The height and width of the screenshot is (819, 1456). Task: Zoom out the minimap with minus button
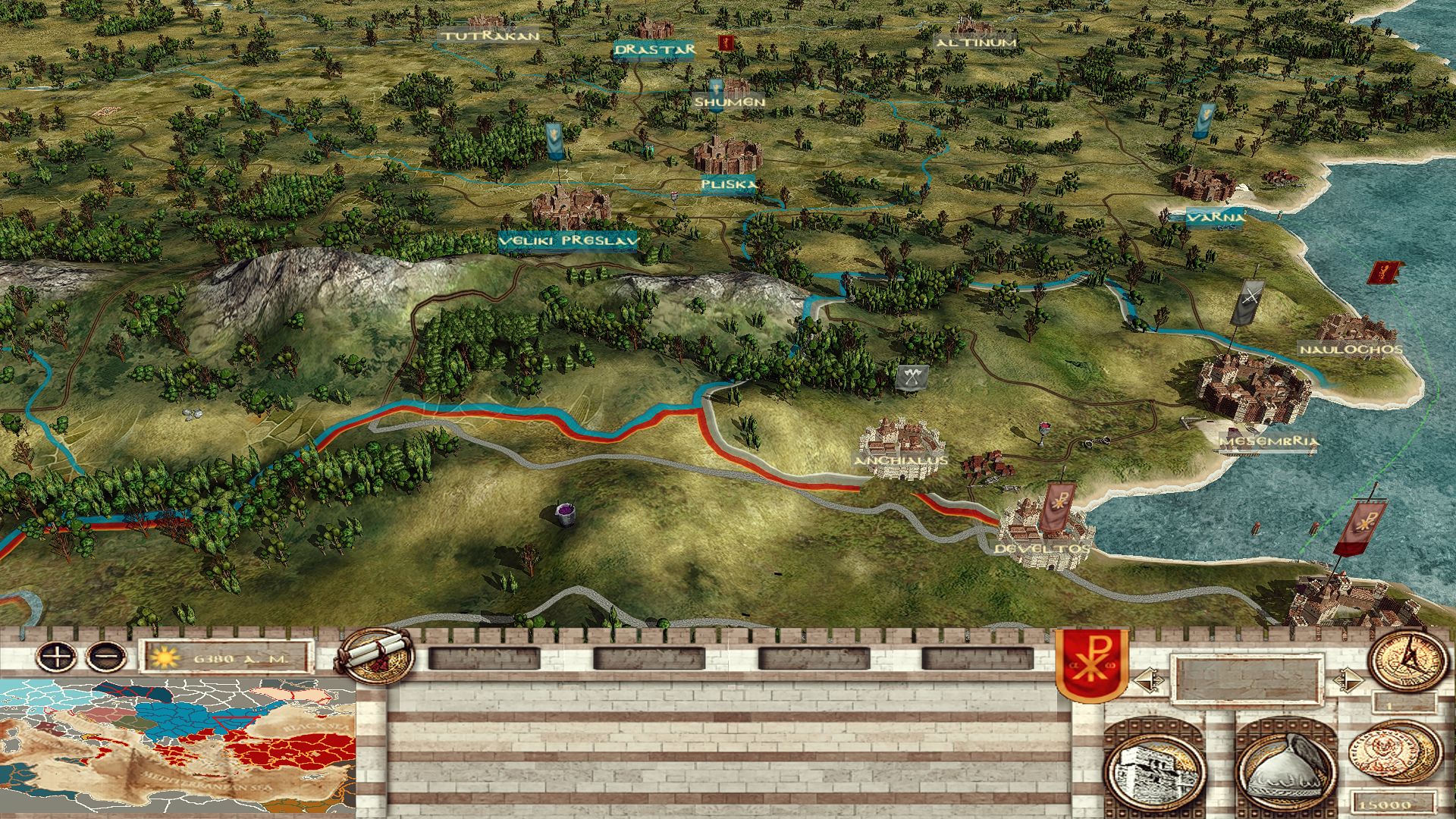(106, 655)
